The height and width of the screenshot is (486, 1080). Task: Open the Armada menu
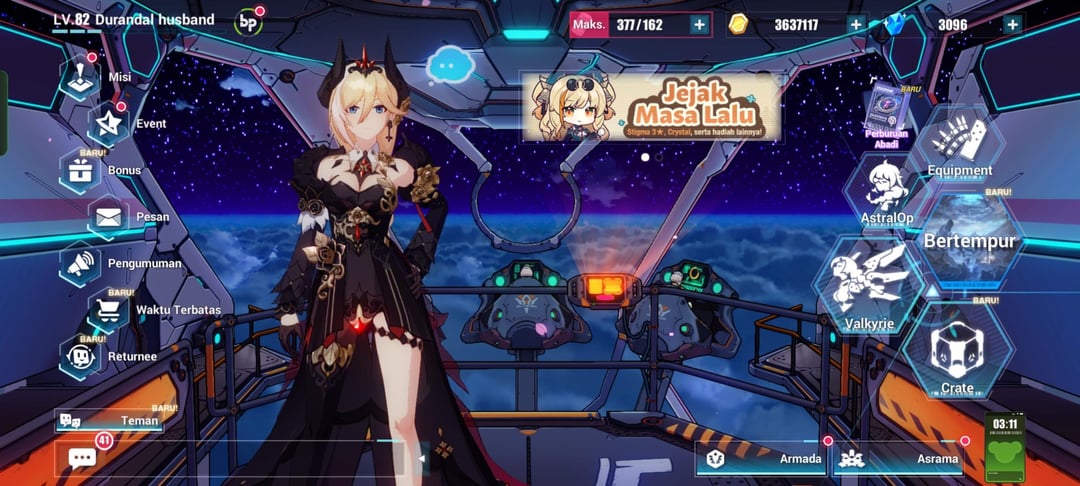pyautogui.click(x=762, y=459)
